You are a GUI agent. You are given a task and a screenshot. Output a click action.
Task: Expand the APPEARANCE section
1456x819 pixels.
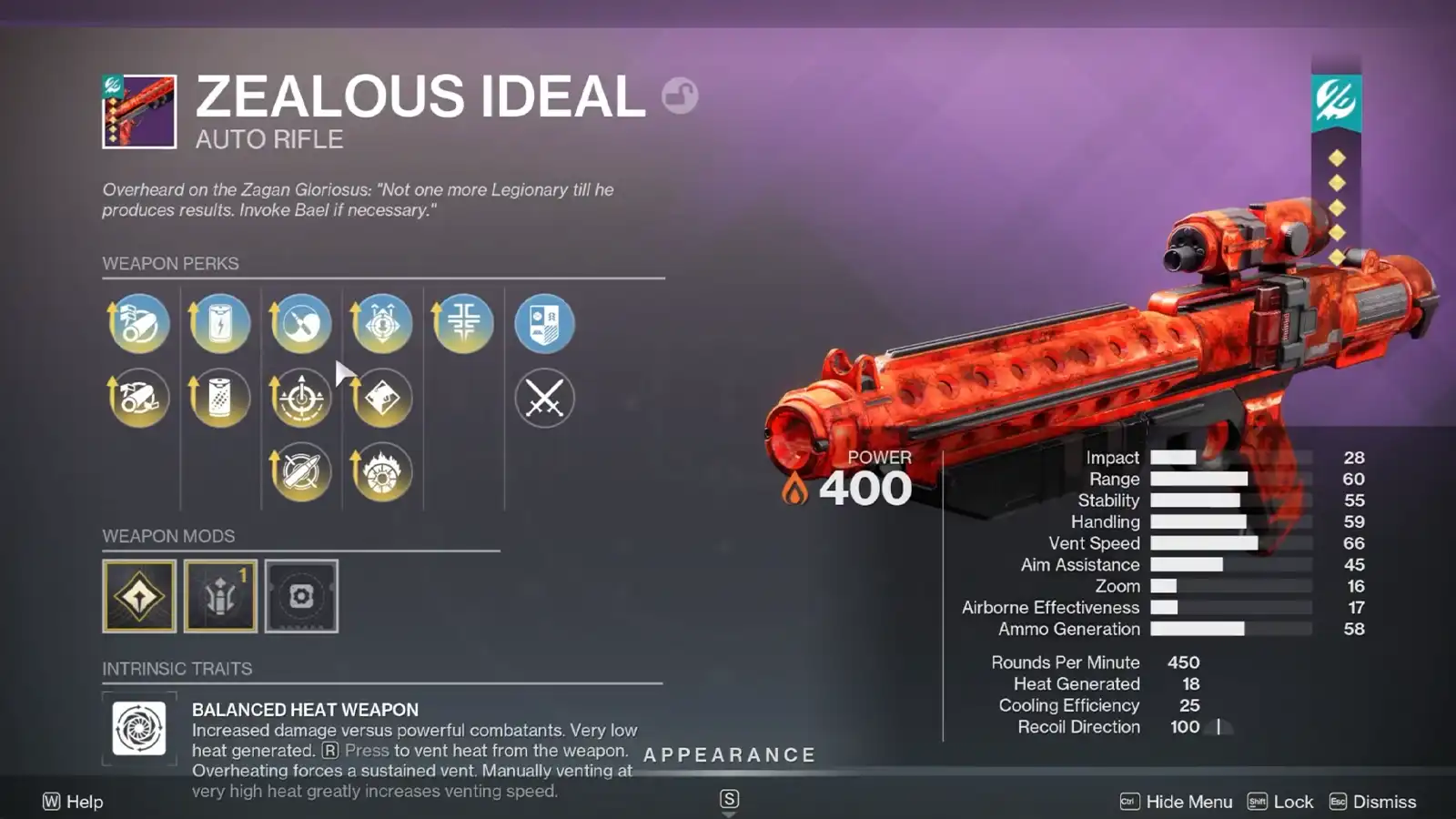coord(728,754)
